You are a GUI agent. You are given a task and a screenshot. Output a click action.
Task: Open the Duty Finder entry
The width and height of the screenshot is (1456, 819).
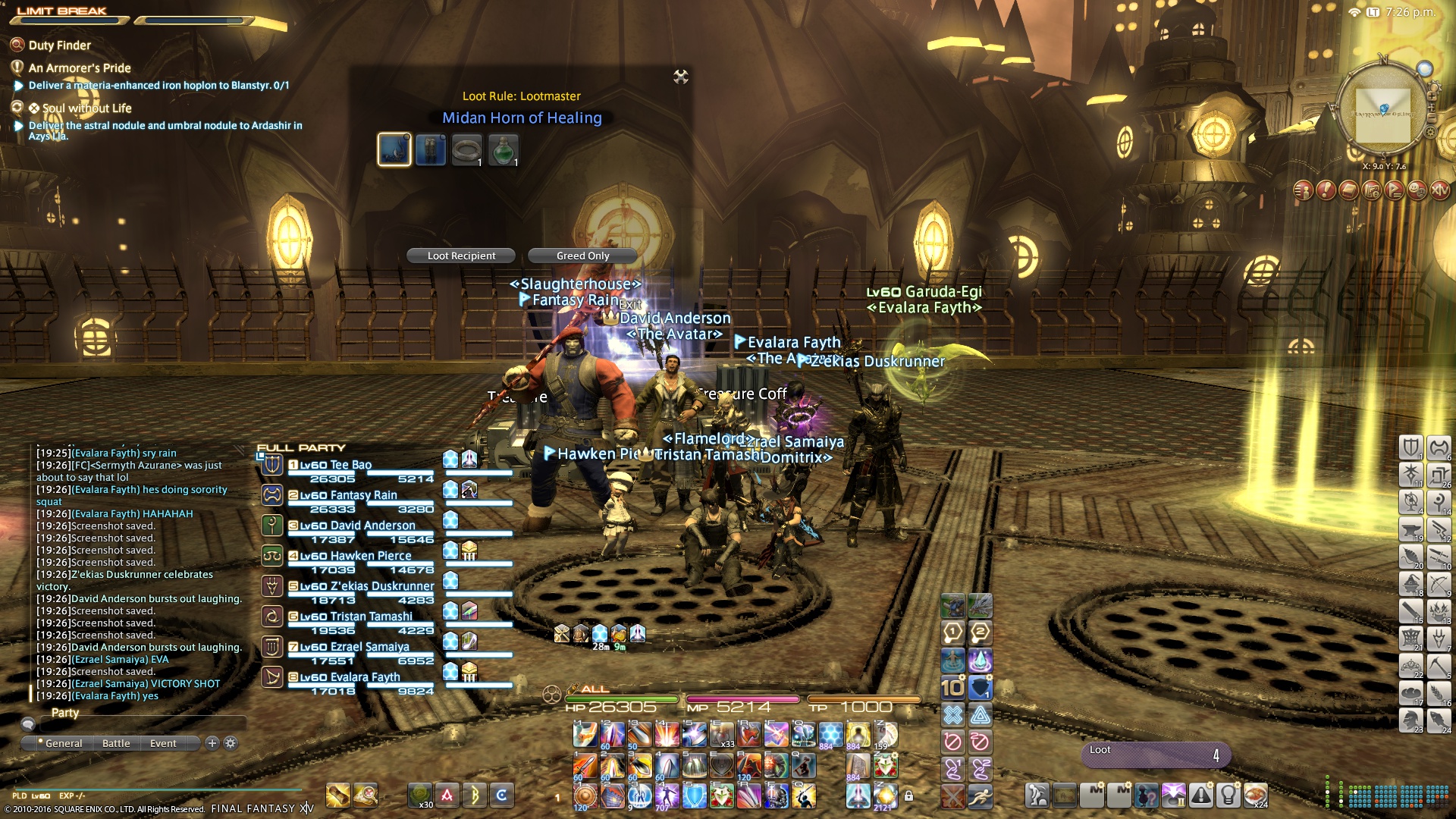click(59, 45)
